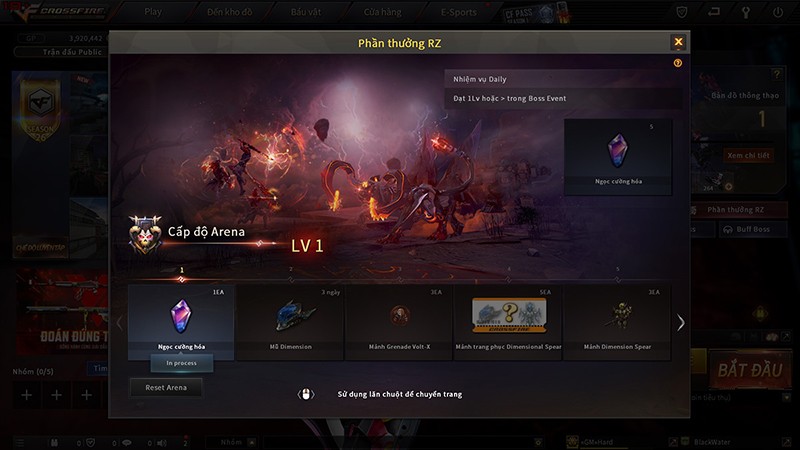Viewport: 800px width, 450px height.
Task: Open the Cửa hàng shop tab
Action: tap(383, 12)
